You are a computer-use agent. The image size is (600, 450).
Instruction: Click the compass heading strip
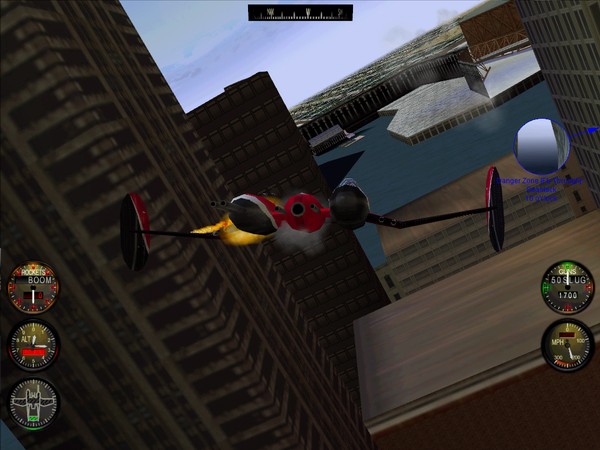point(300,13)
